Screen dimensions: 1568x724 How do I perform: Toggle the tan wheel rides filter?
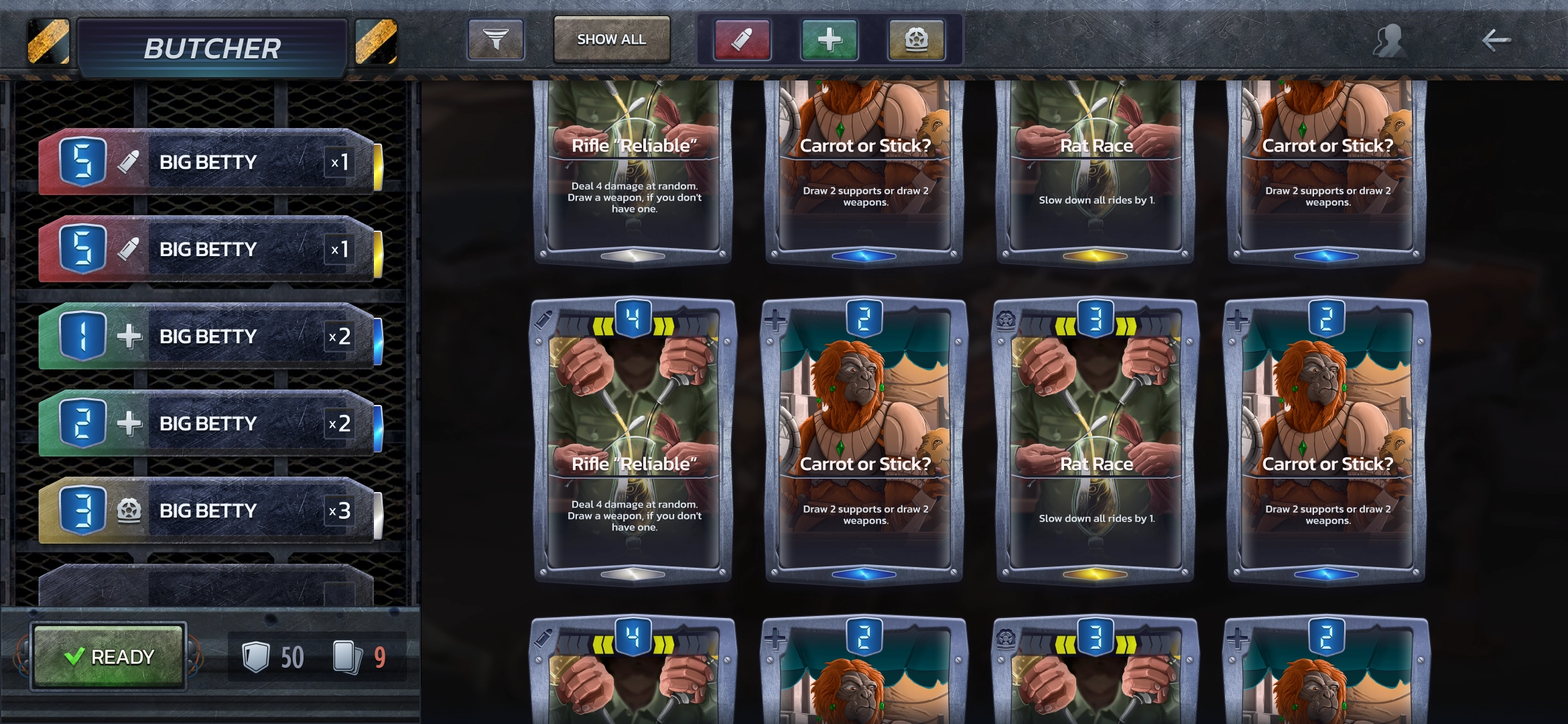[x=915, y=40]
